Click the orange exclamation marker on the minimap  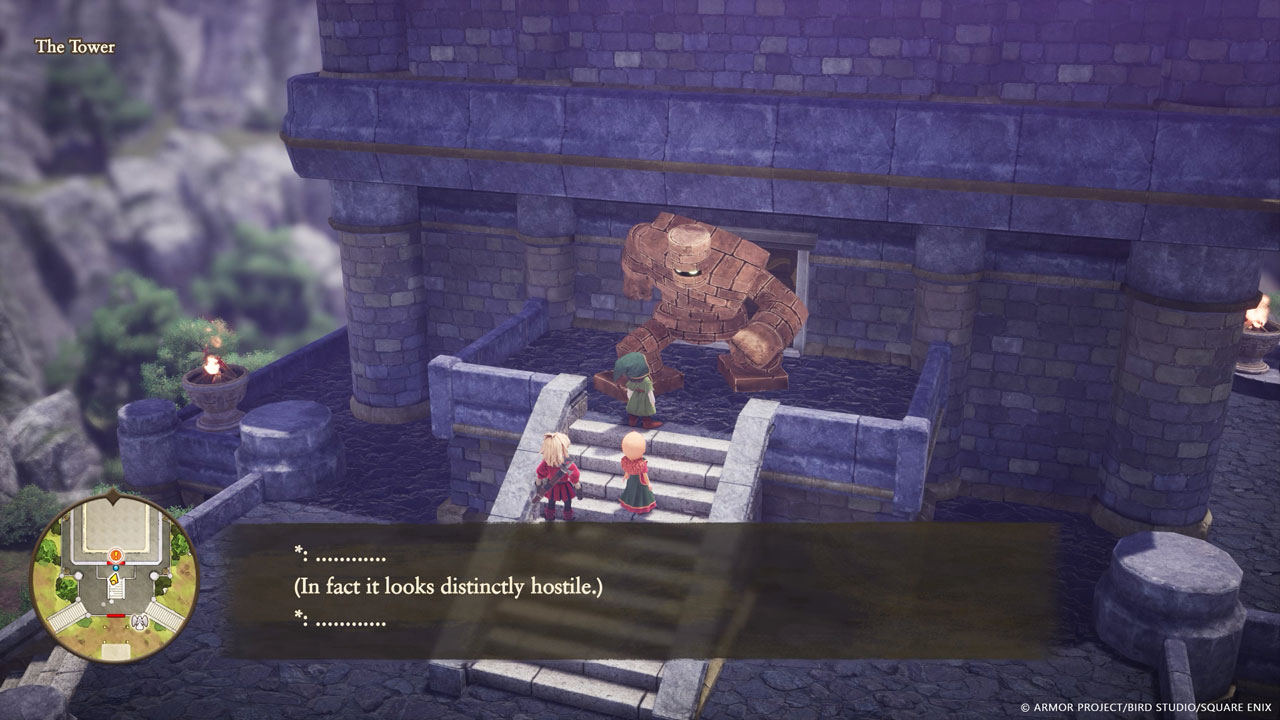[x=116, y=554]
